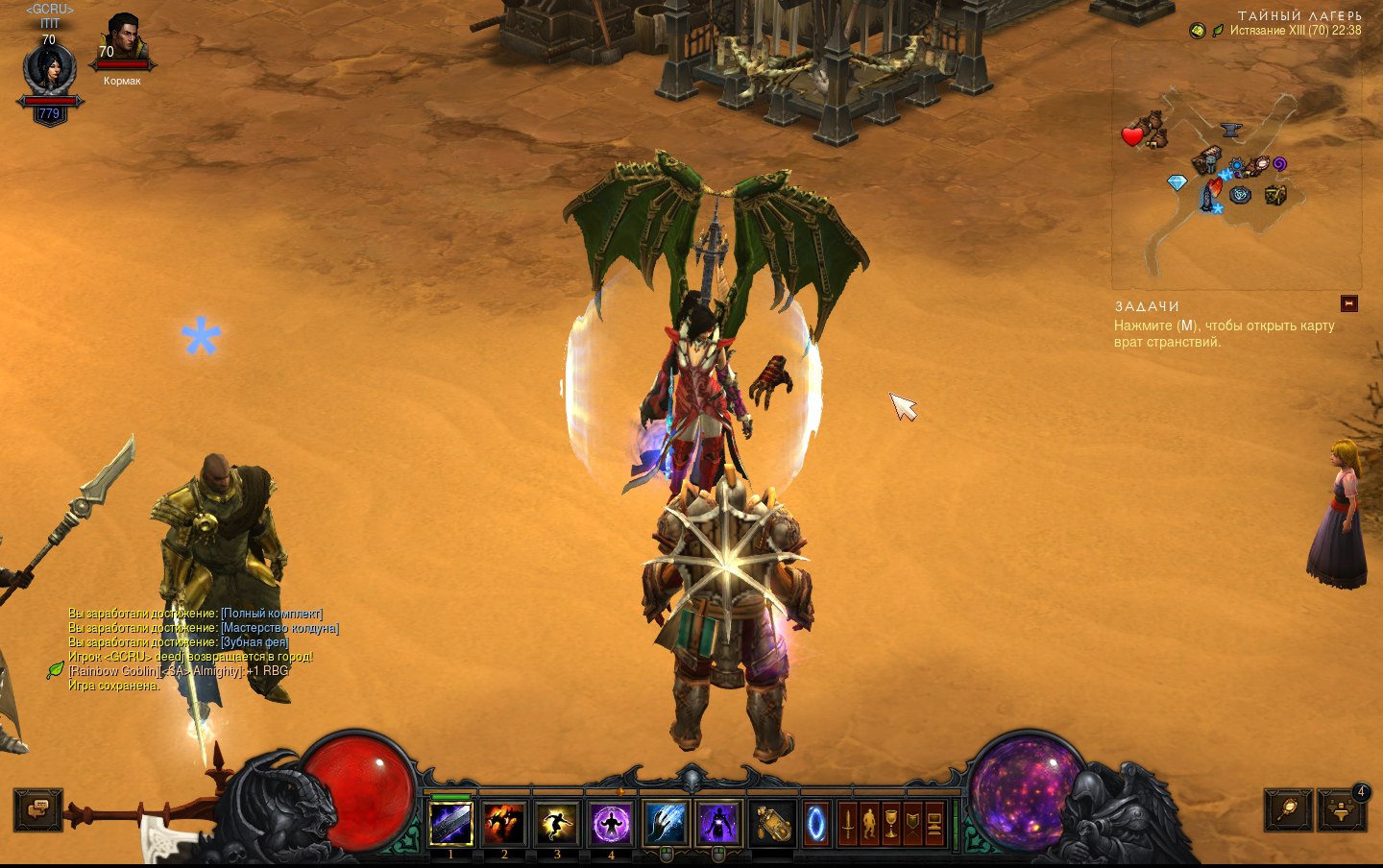The height and width of the screenshot is (868, 1383).
Task: Select the purple glowing silhouette skill
Action: click(718, 823)
